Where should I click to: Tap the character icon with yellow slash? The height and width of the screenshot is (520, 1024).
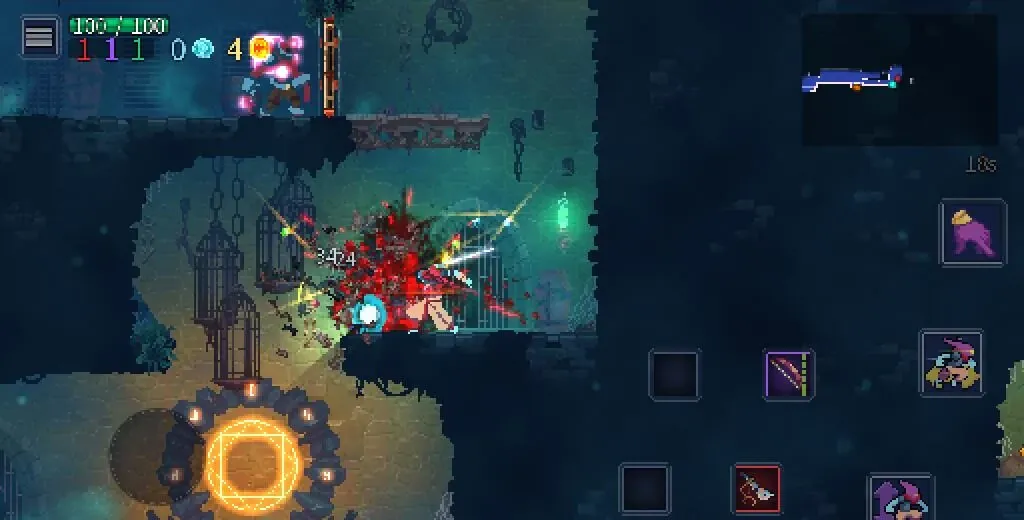[x=951, y=363]
